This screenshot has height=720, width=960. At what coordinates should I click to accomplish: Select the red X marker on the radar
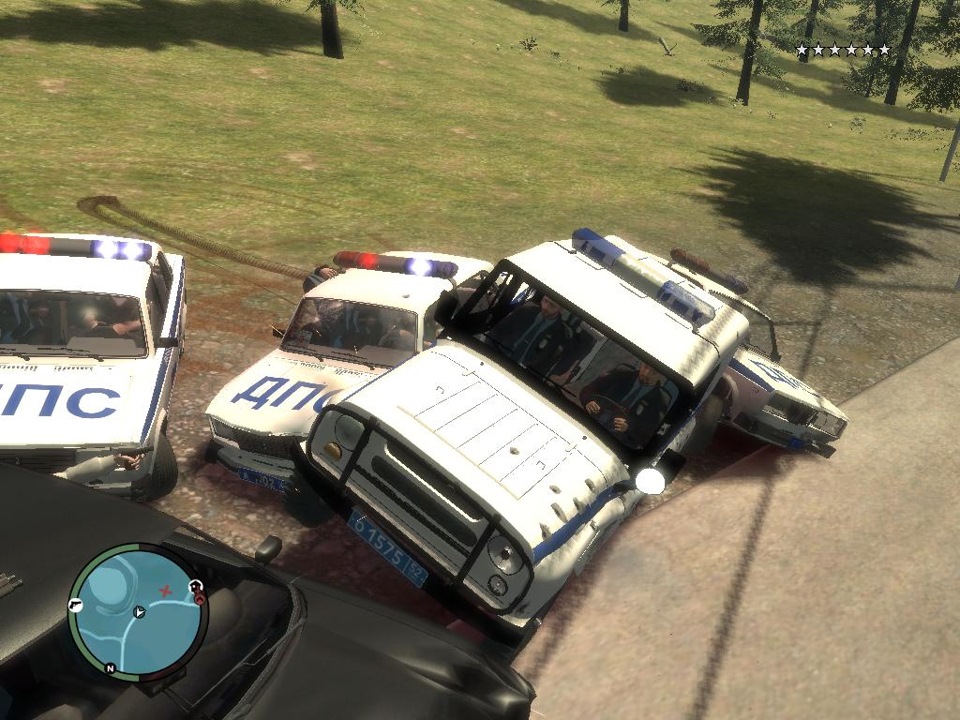pyautogui.click(x=166, y=591)
